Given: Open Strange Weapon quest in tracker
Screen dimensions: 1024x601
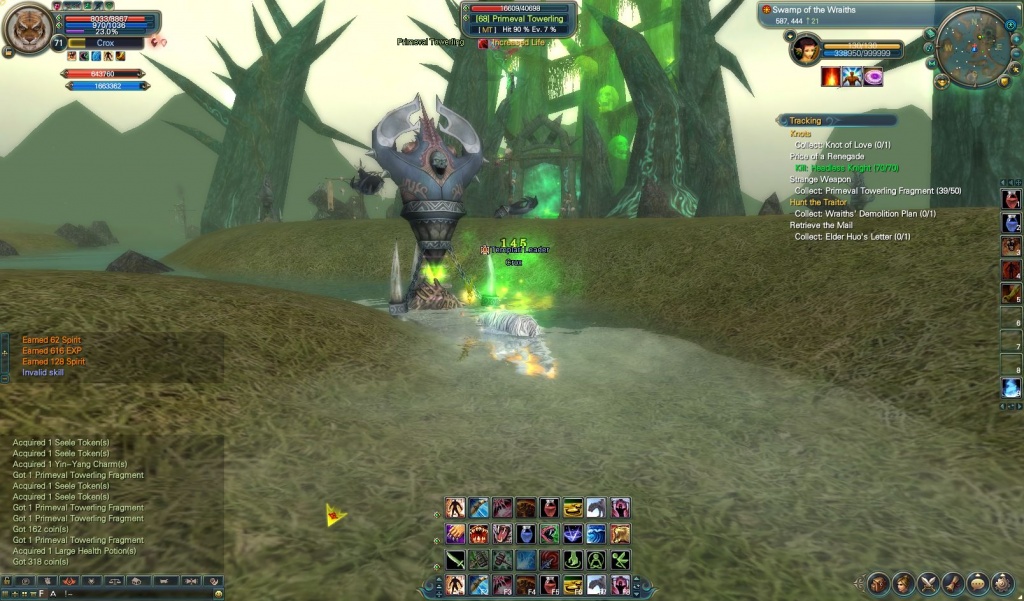Looking at the screenshot, I should point(820,180).
